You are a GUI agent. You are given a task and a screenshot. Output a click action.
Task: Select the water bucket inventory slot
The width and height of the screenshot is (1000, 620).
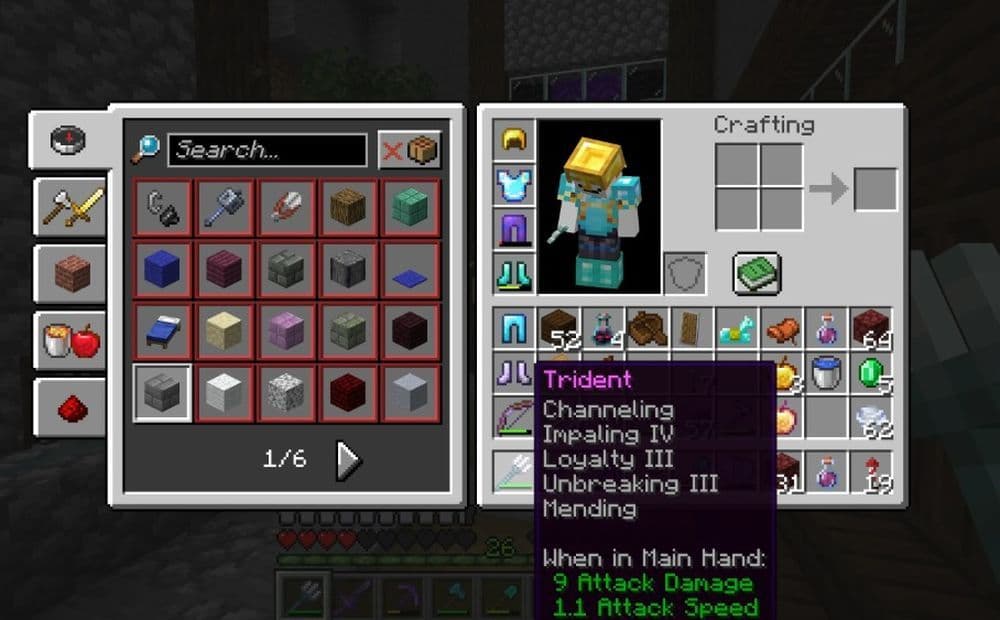point(827,374)
